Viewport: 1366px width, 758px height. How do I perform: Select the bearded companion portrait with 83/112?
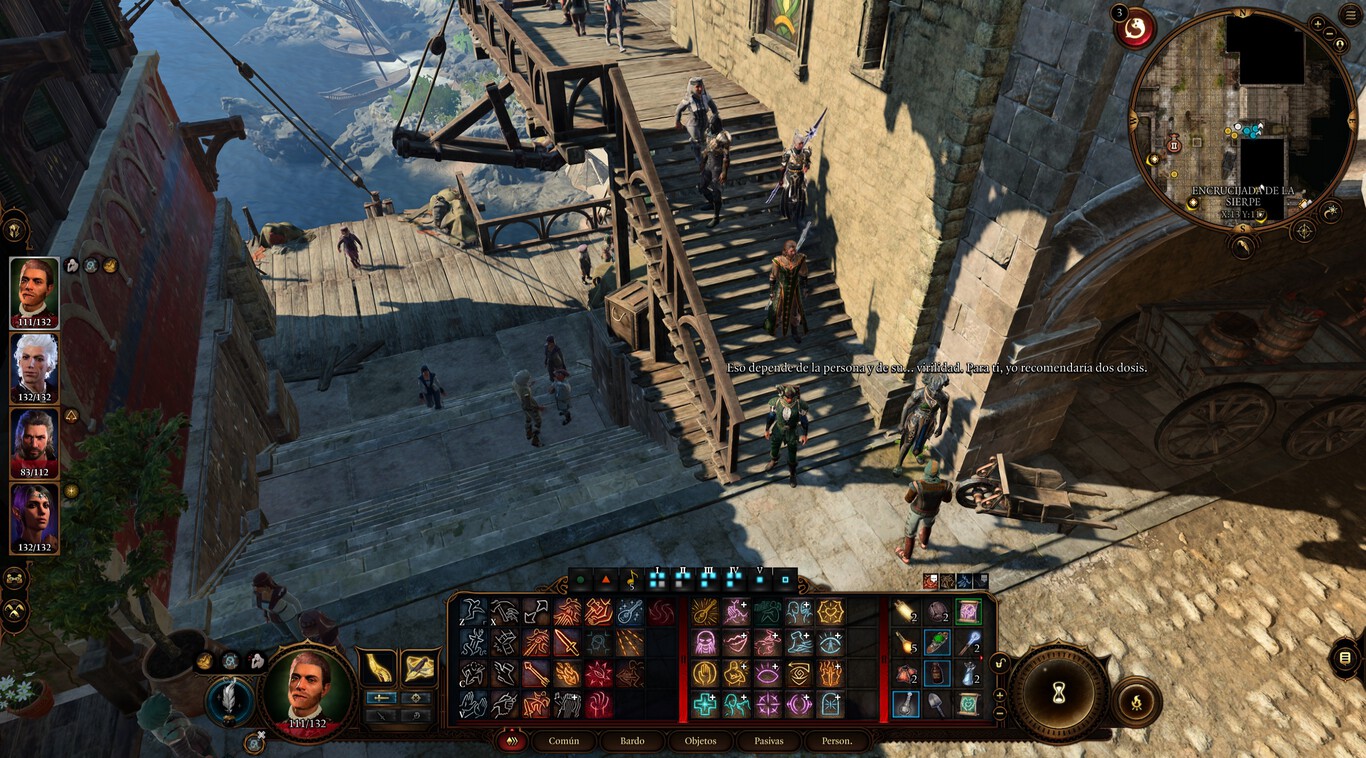(x=34, y=441)
